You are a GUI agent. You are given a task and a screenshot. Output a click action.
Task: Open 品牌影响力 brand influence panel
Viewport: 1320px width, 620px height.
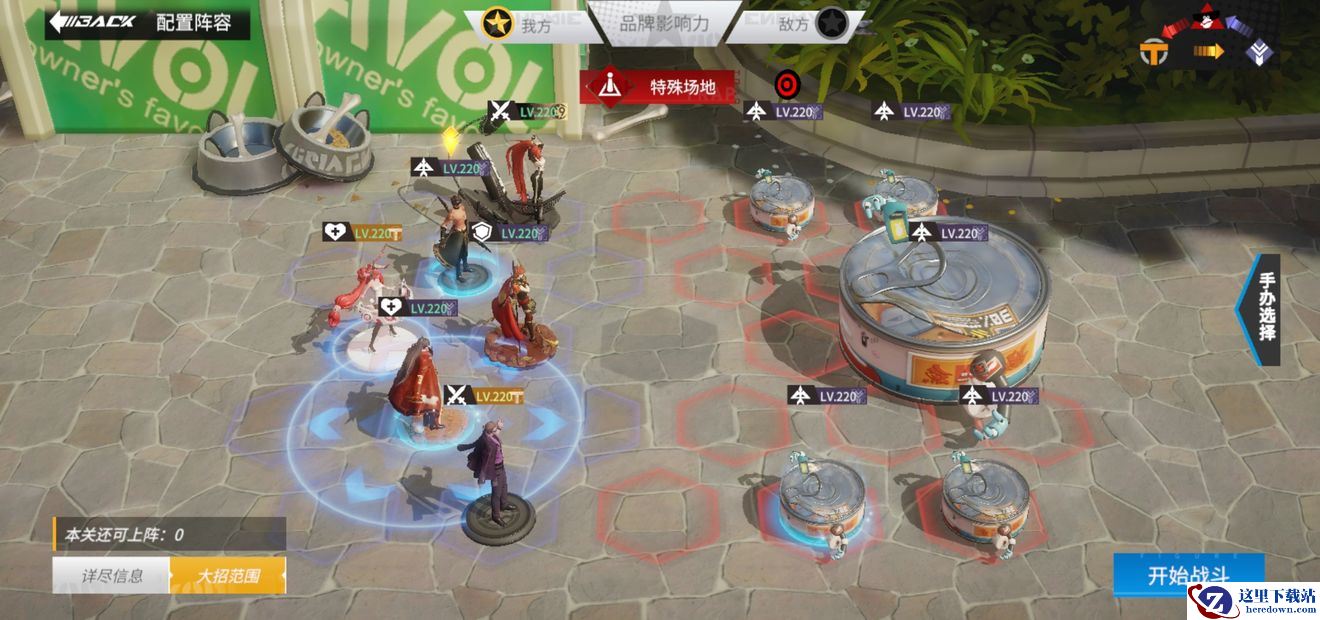click(664, 24)
